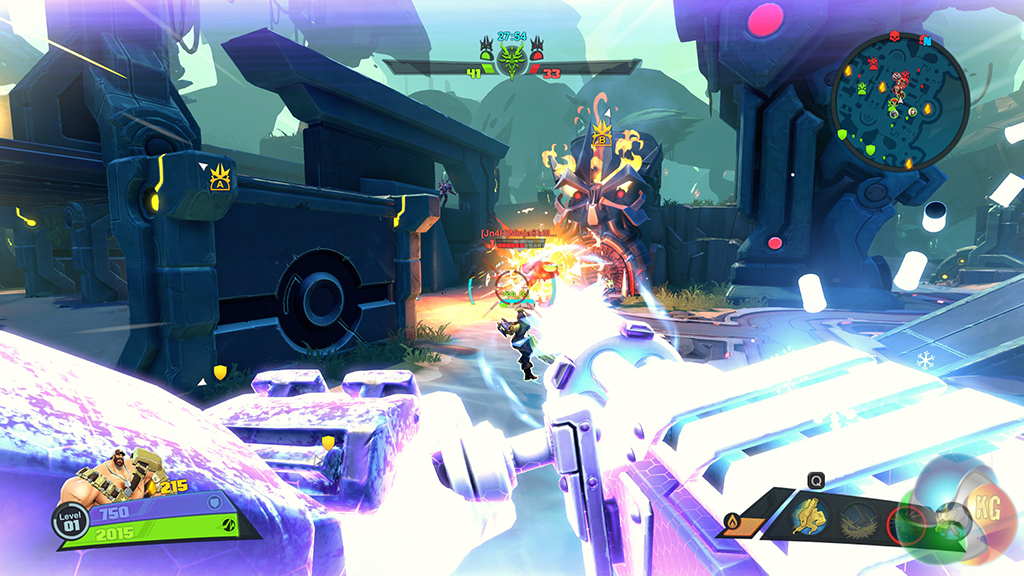Screen dimensions: 1024x576
Task: Select capture point B marker
Action: [x=602, y=134]
